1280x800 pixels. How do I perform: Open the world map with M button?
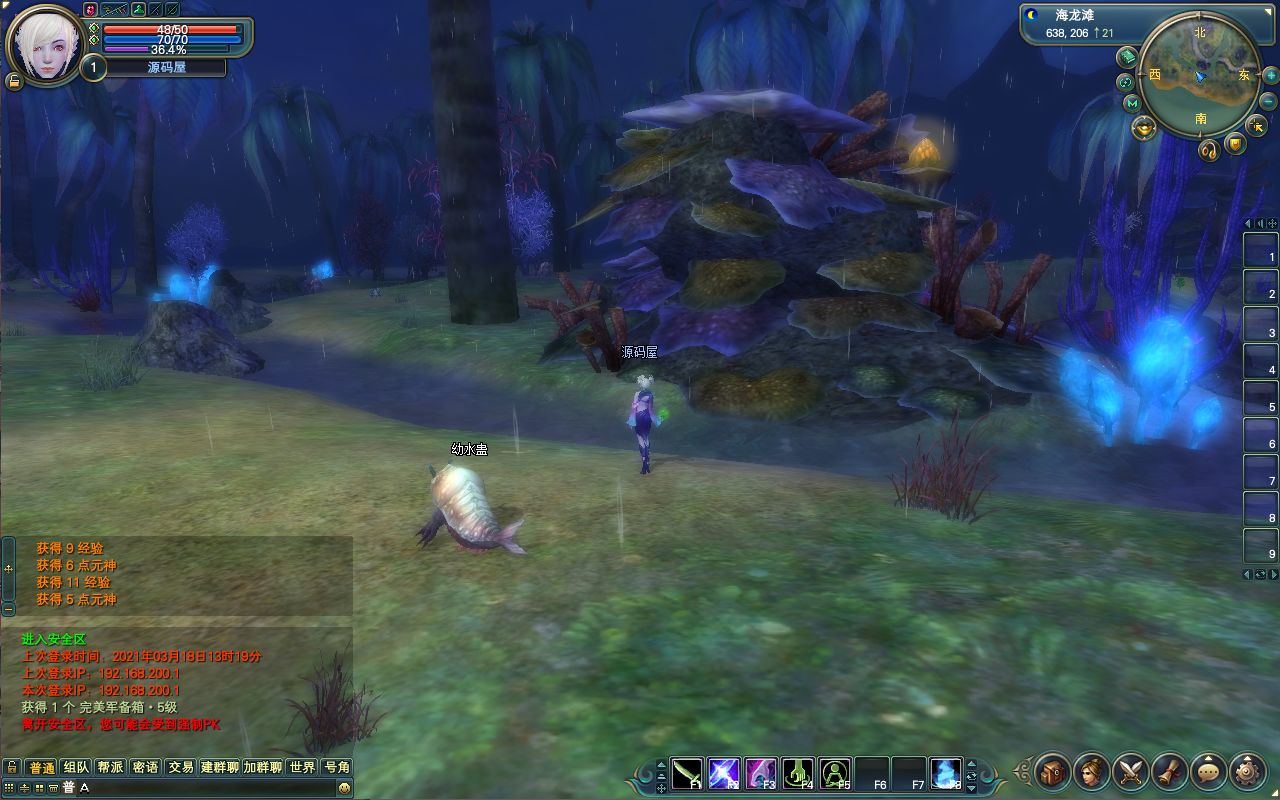[x=1132, y=103]
